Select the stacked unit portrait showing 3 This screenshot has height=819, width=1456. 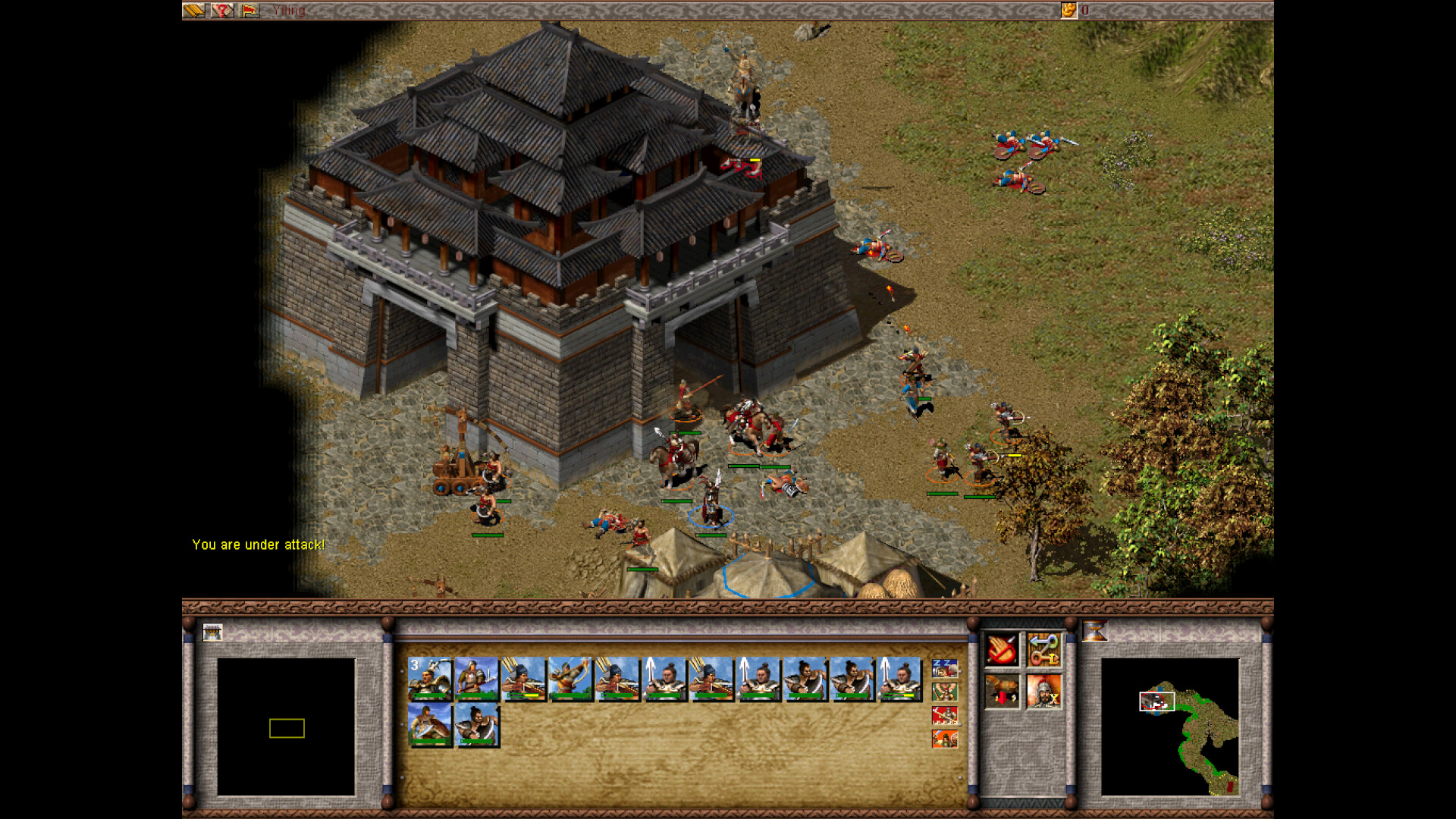click(x=429, y=680)
